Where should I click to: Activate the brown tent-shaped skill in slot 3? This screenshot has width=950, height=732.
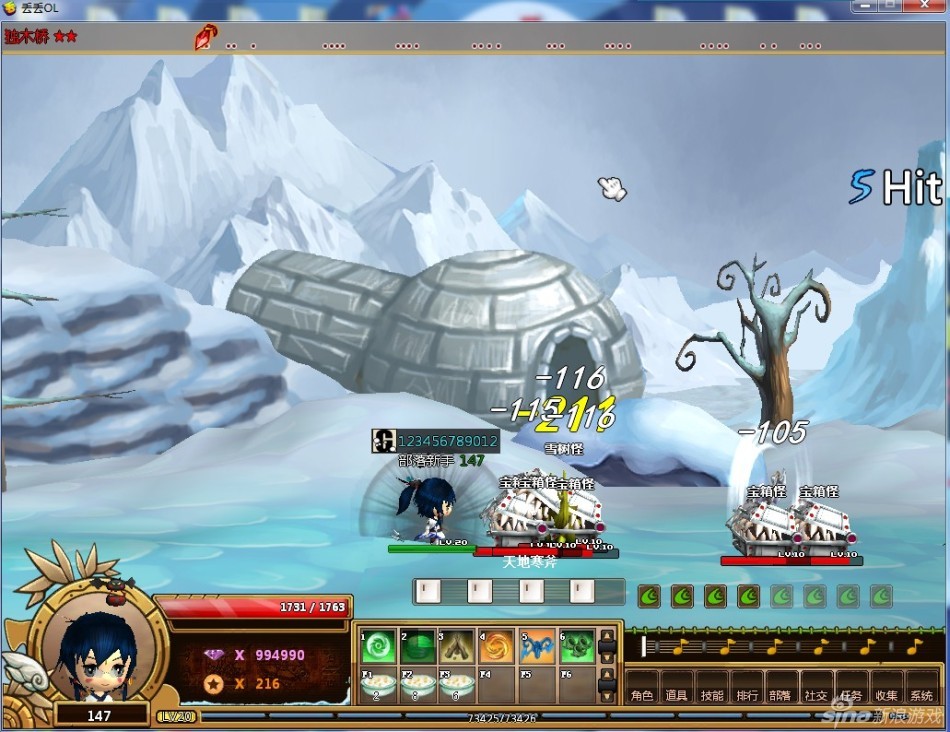tap(457, 647)
